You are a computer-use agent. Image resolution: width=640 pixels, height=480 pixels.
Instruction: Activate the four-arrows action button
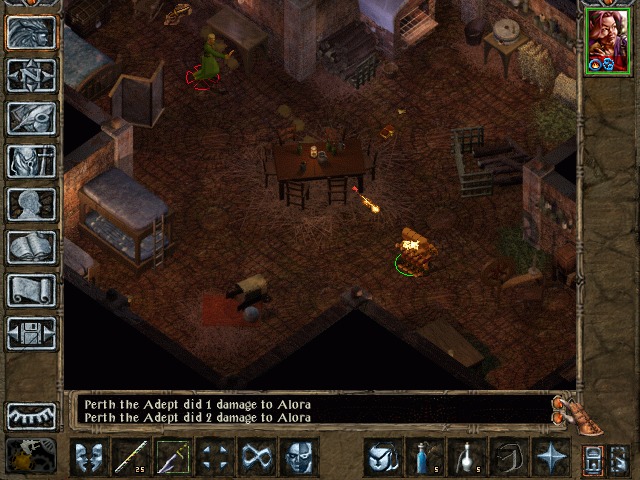215,457
